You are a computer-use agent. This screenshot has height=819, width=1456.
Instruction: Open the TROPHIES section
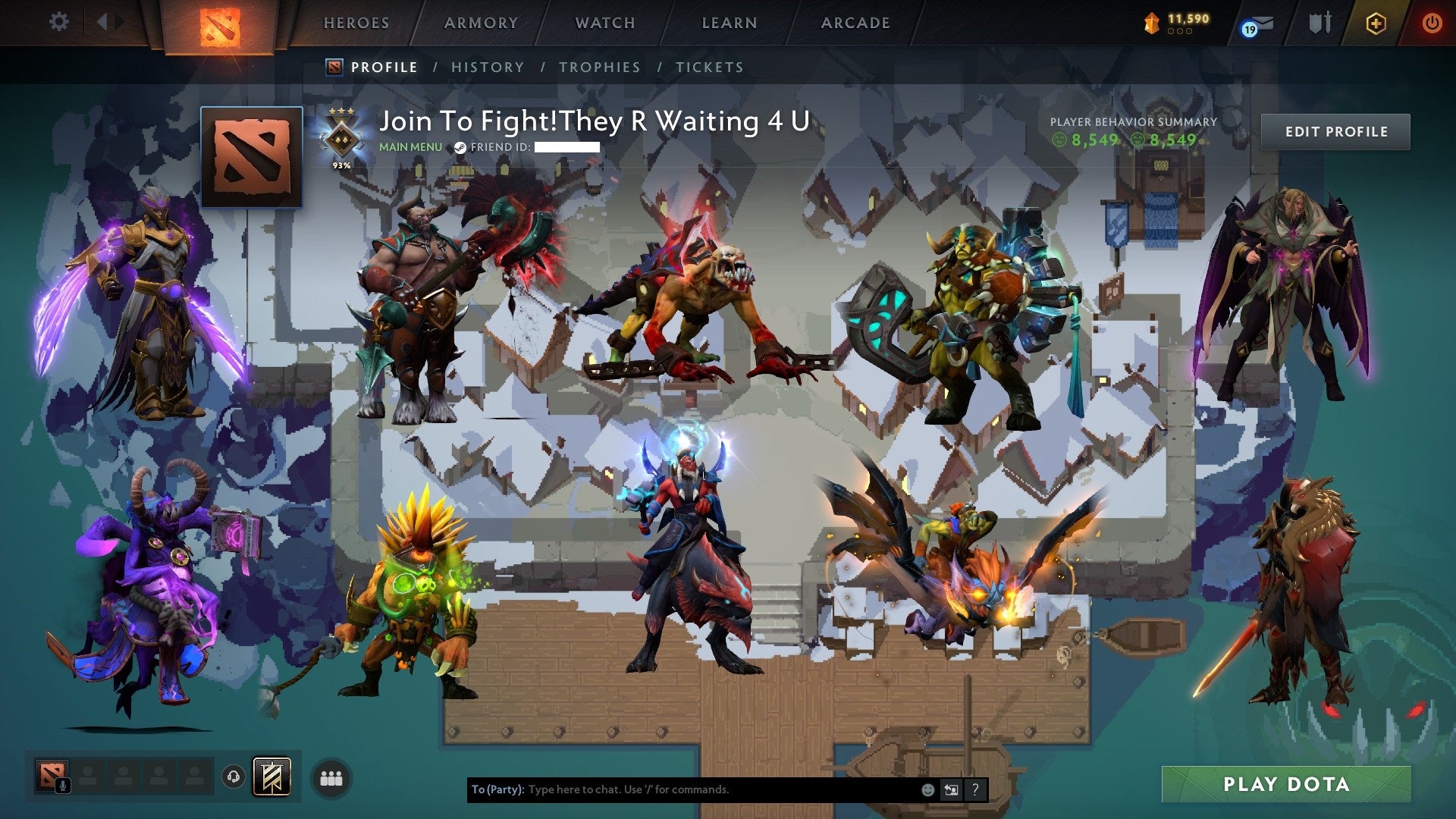tap(600, 67)
